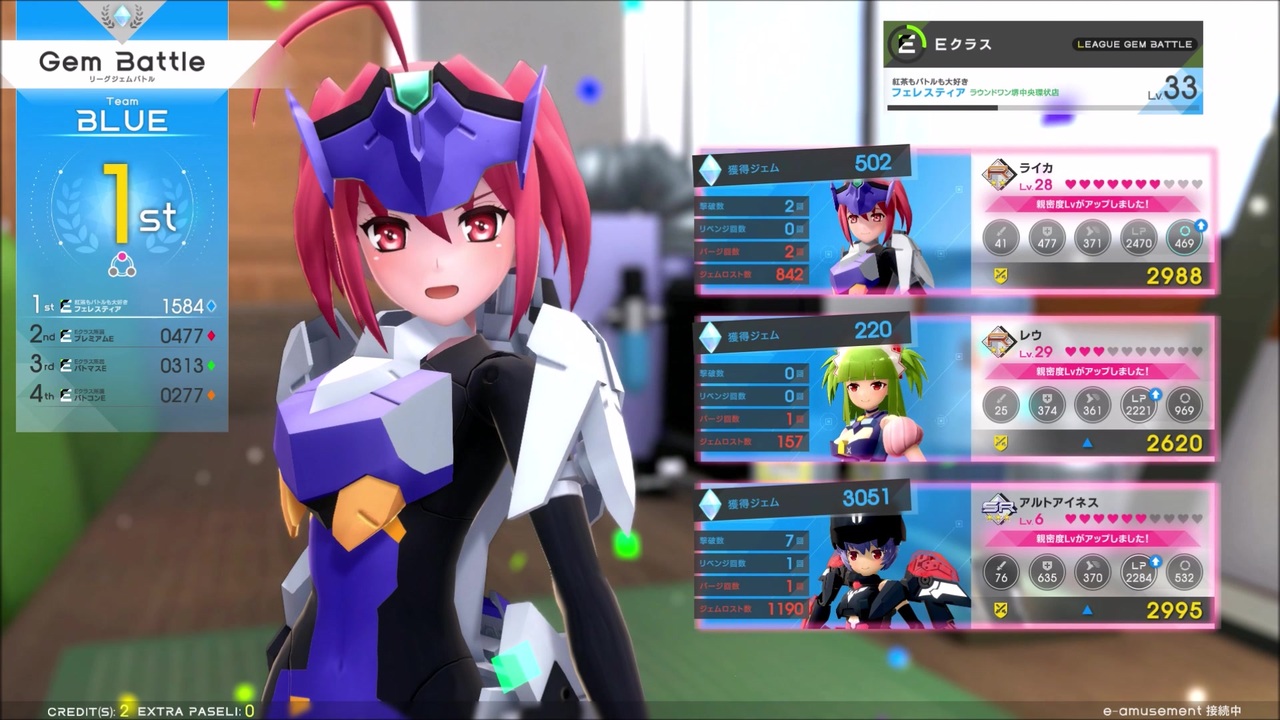Click the defense shield icon showing 477
Viewport: 1280px width, 720px height.
tap(1047, 238)
